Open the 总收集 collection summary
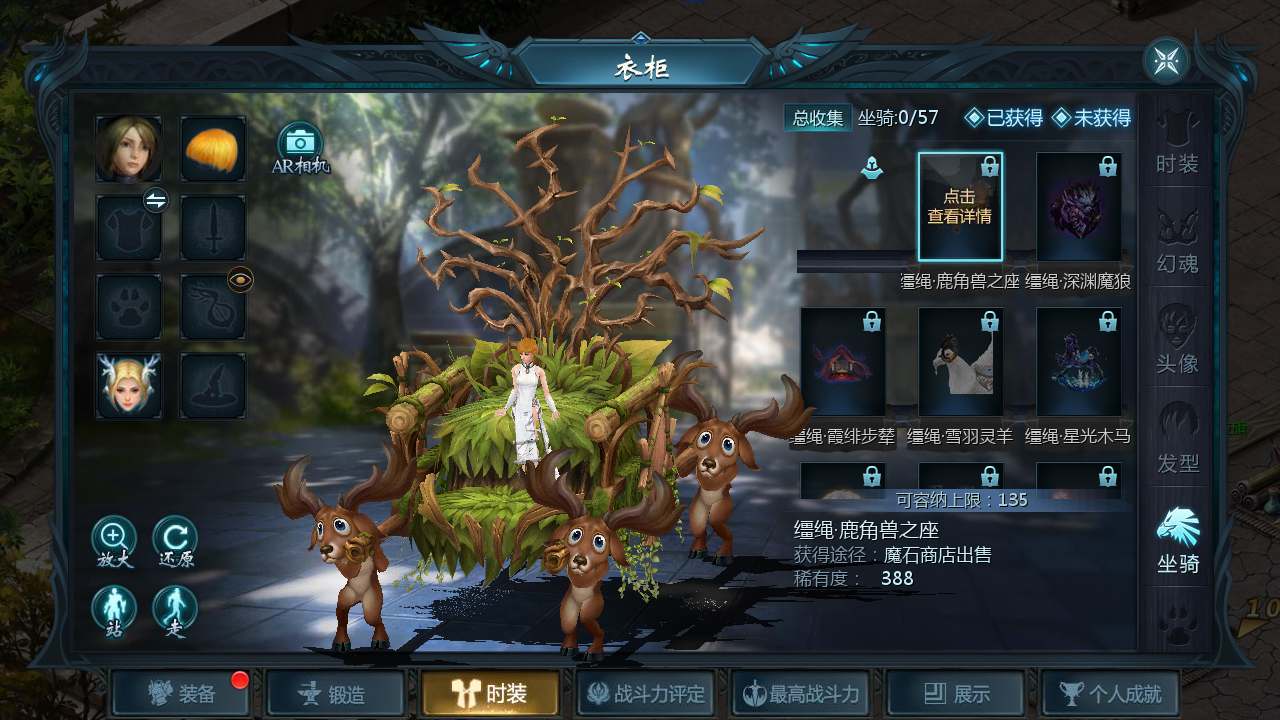The width and height of the screenshot is (1280, 720). click(x=817, y=118)
